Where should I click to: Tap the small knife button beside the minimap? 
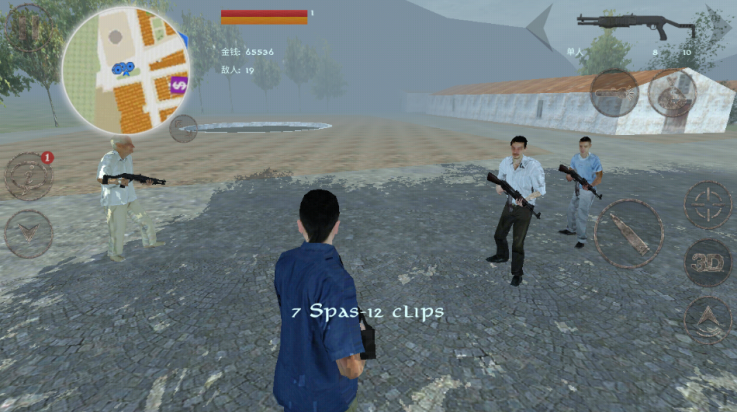[183, 128]
